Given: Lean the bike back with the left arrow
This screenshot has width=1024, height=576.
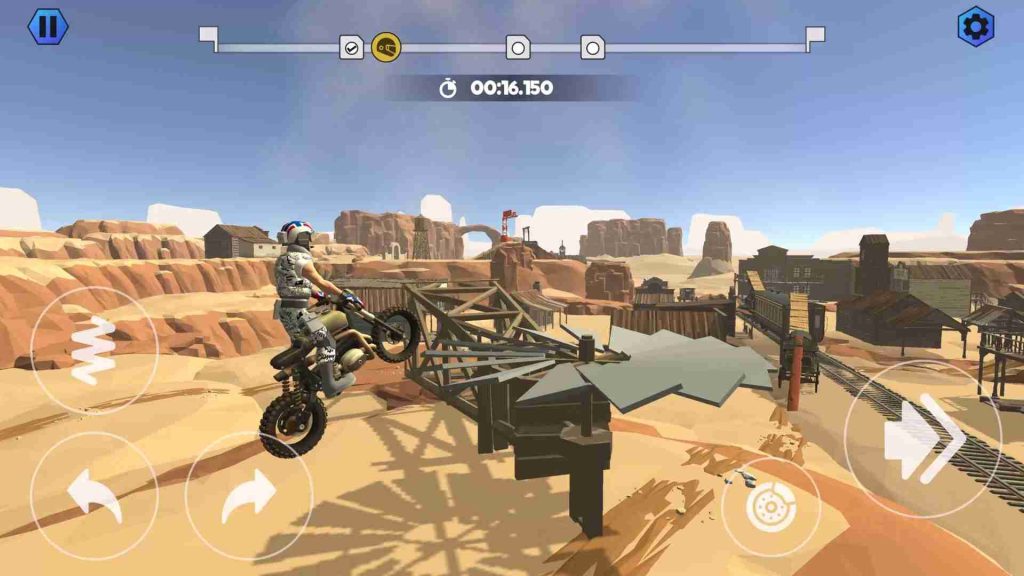Looking at the screenshot, I should point(93,495).
